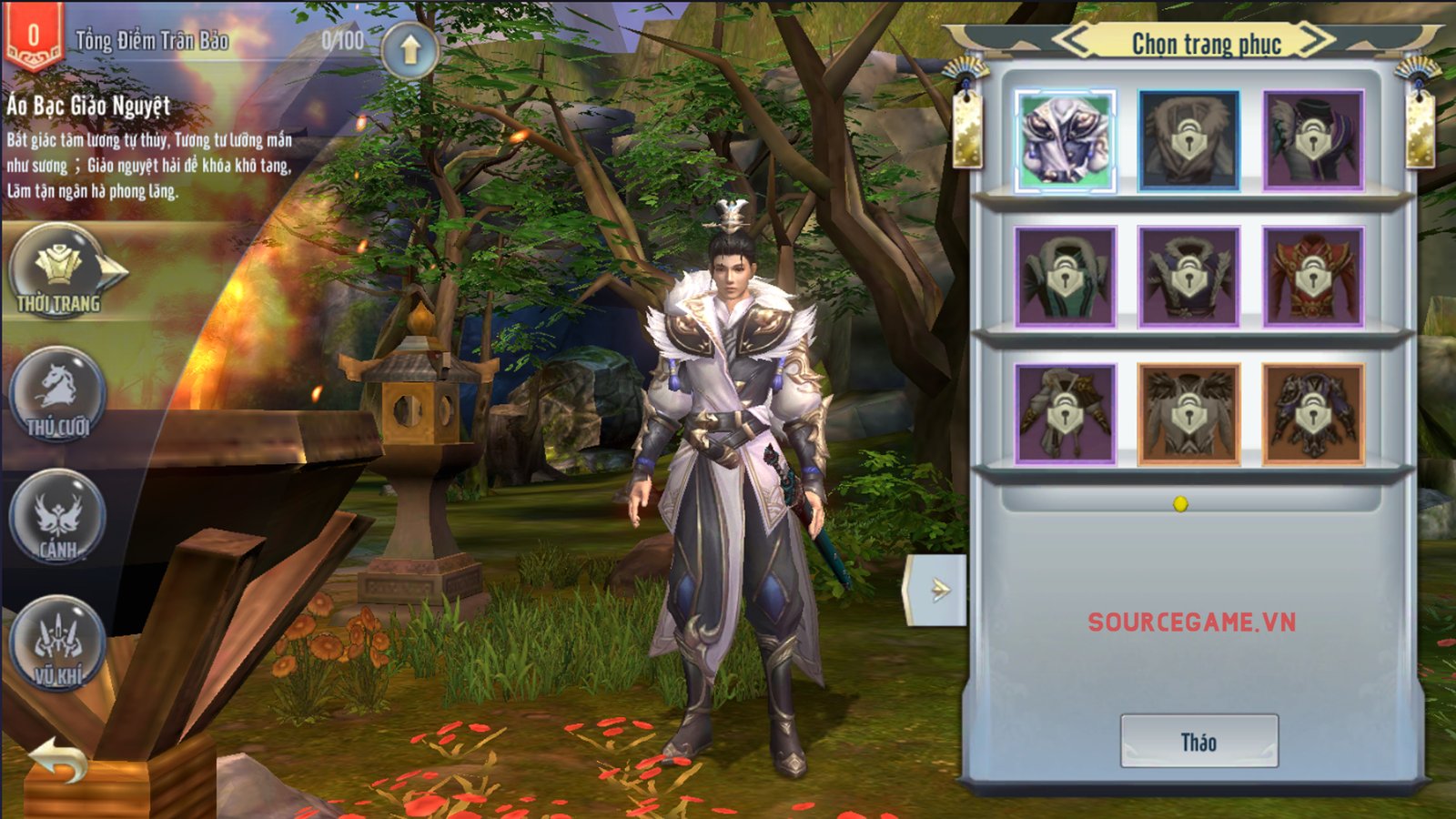Go to previous costume page header arrow
The height and width of the screenshot is (819, 1456).
(x=1076, y=40)
